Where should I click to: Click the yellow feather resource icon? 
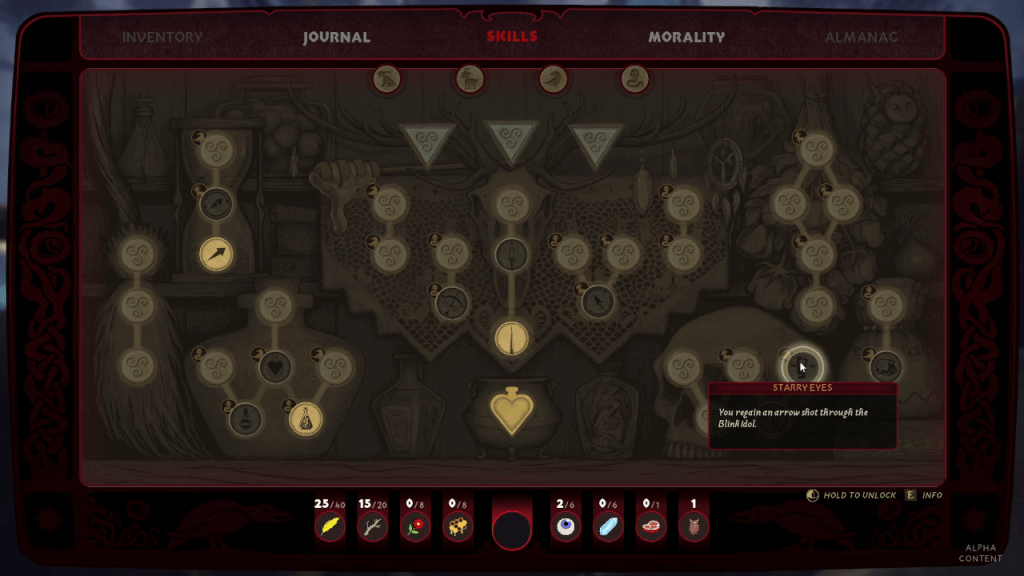329,526
